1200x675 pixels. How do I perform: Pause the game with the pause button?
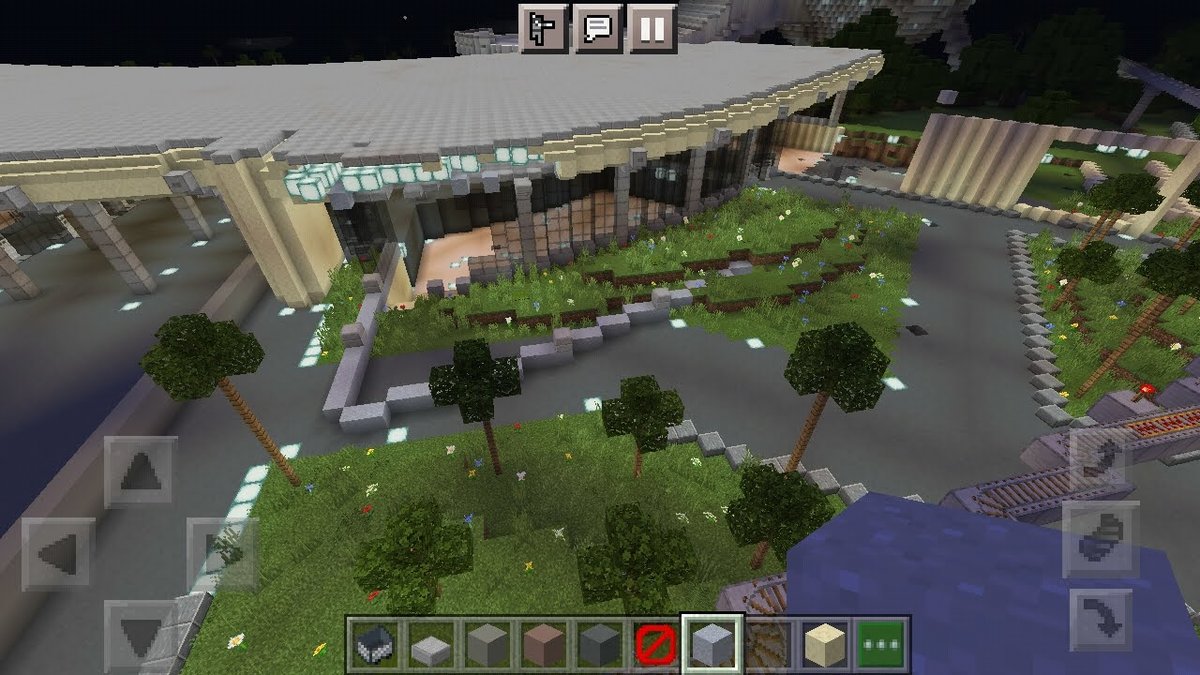click(652, 28)
